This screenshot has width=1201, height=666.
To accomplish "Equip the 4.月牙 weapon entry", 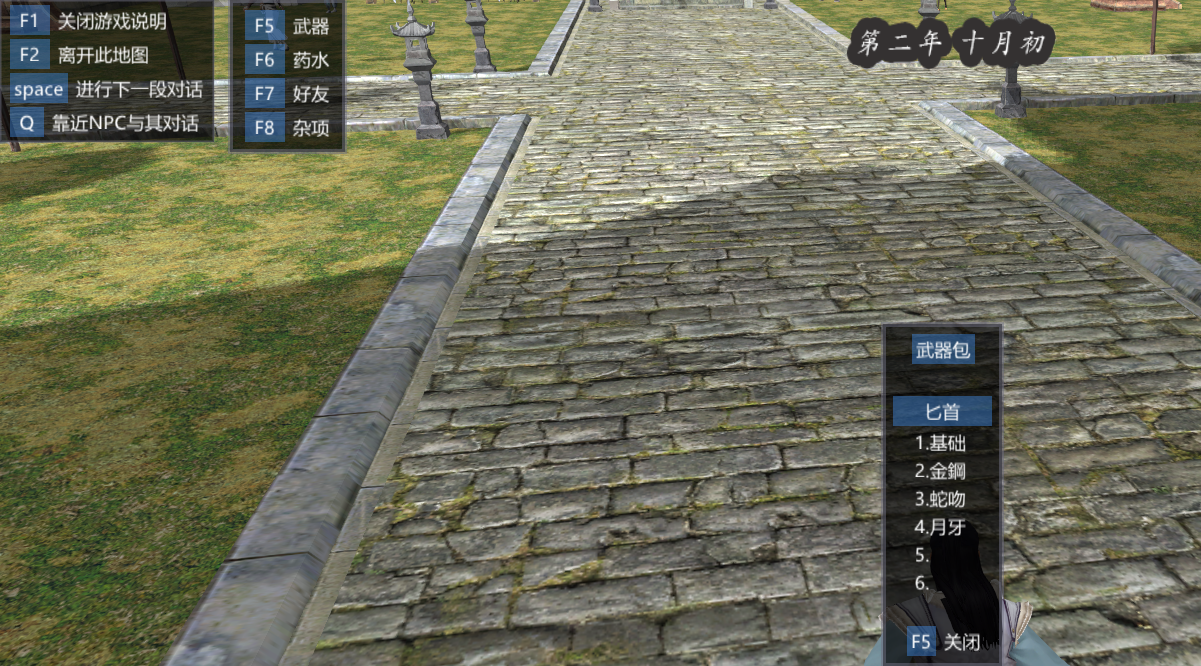I will click(x=941, y=526).
